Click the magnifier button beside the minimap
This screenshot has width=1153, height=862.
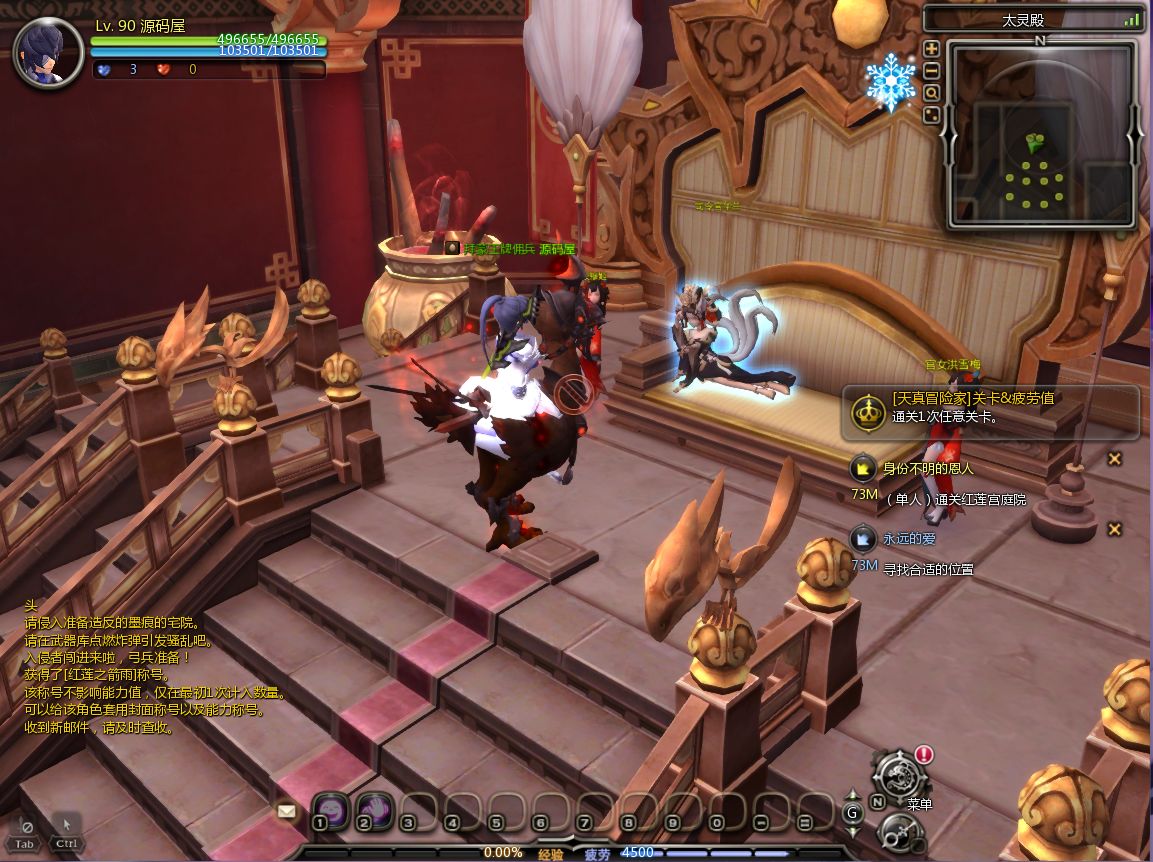tap(931, 93)
